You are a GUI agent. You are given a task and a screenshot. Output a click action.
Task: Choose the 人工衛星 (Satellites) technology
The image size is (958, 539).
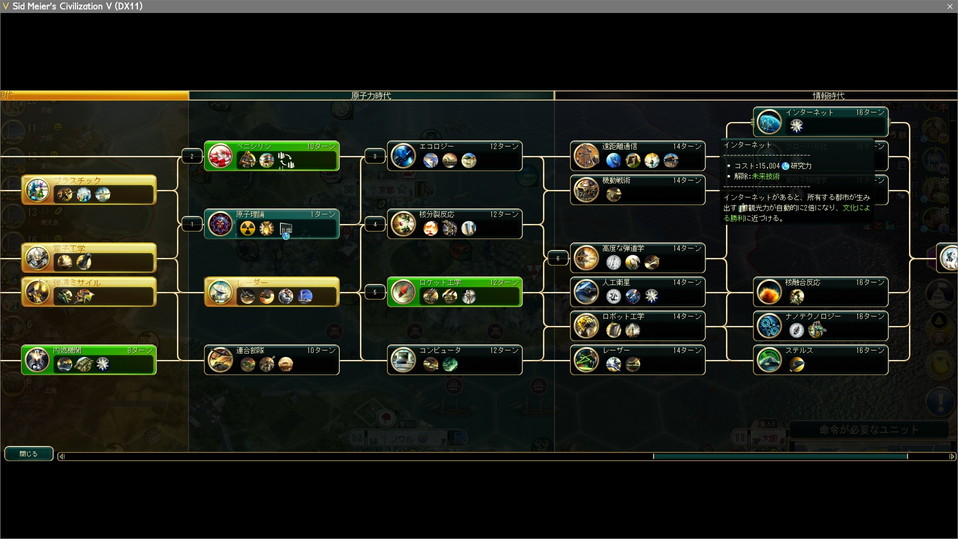pos(638,291)
